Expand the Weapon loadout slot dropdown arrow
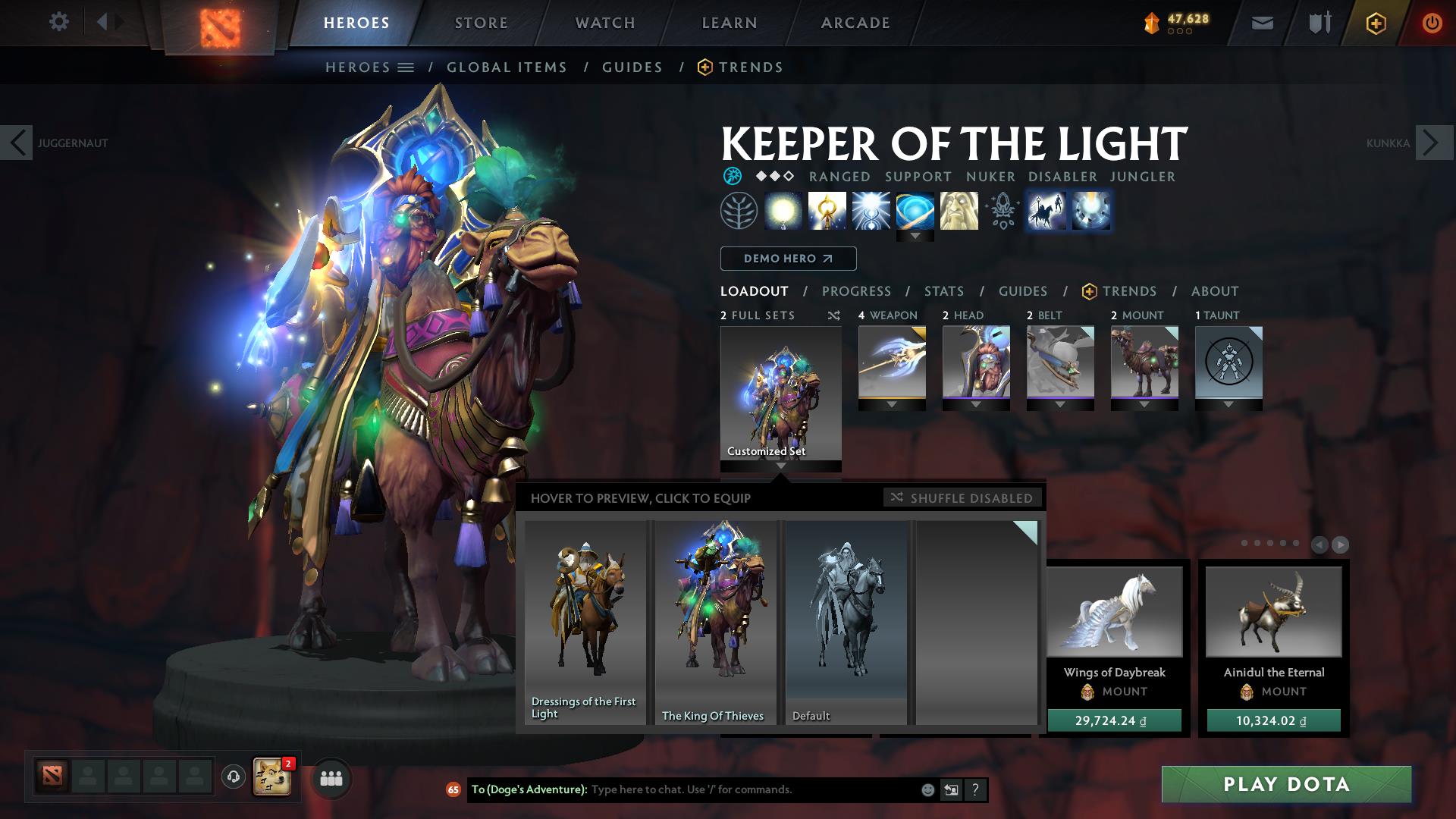 coord(891,405)
